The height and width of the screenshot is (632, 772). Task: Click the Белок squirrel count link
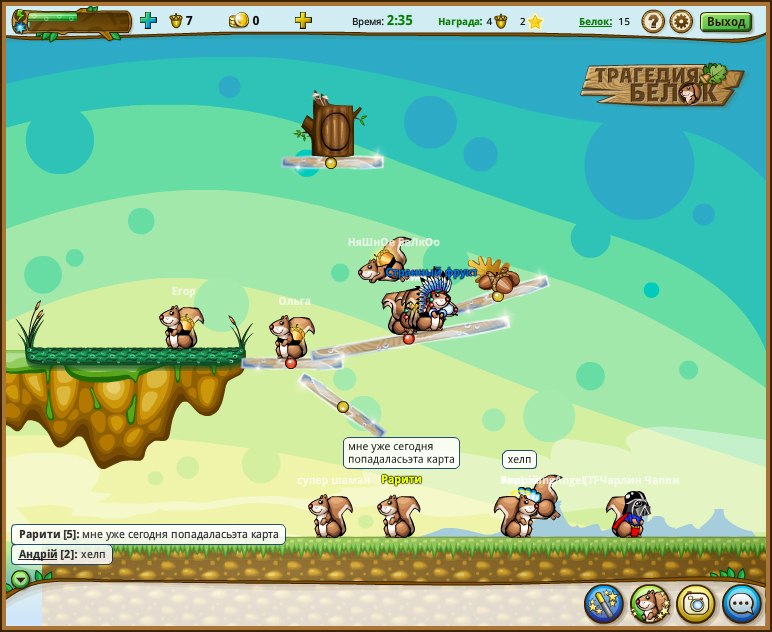(x=595, y=21)
